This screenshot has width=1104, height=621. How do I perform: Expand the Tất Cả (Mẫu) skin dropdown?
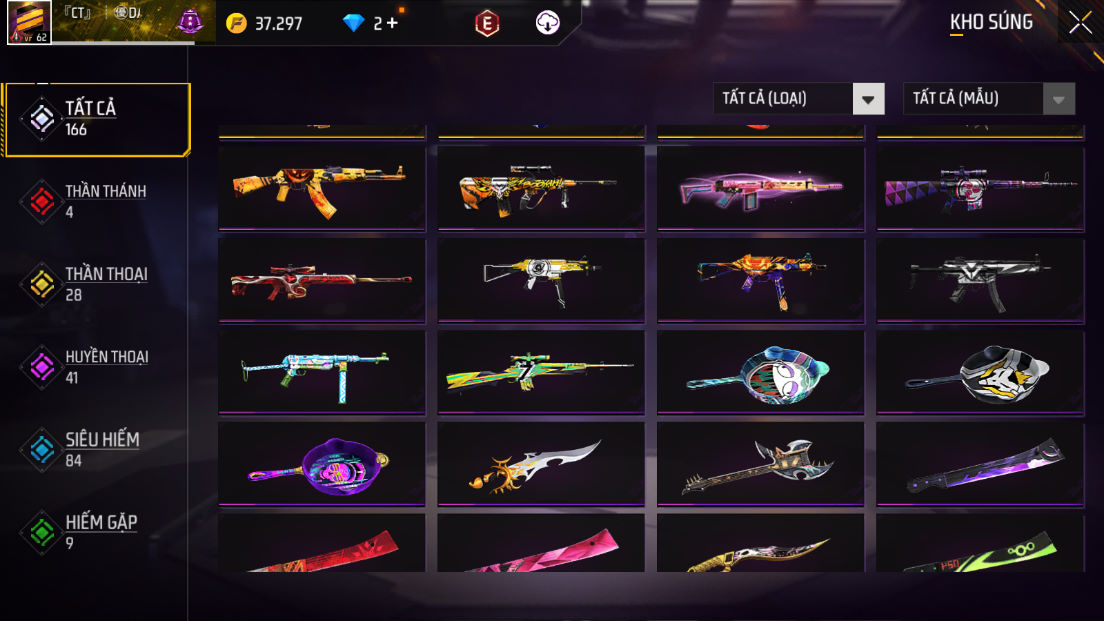(989, 98)
